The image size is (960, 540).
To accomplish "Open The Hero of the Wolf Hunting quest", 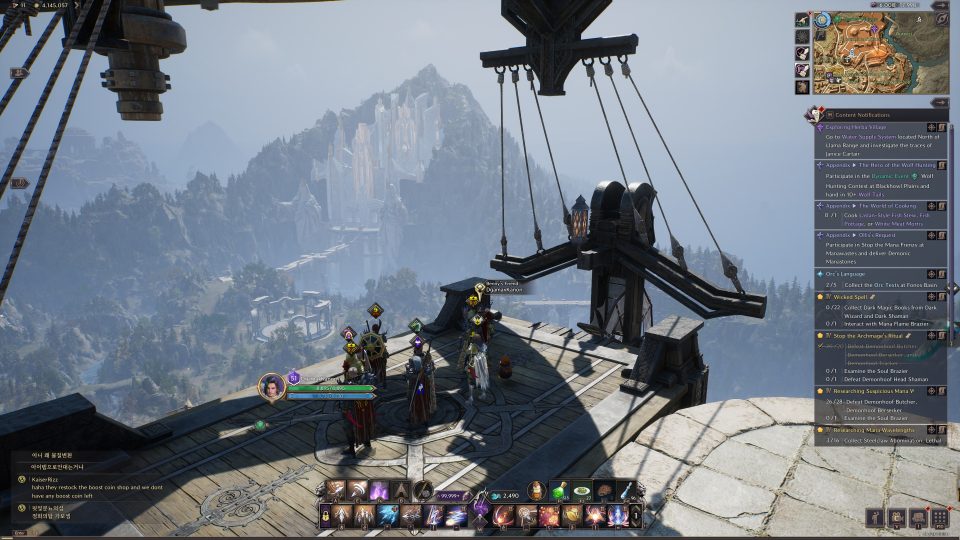I will (866, 164).
